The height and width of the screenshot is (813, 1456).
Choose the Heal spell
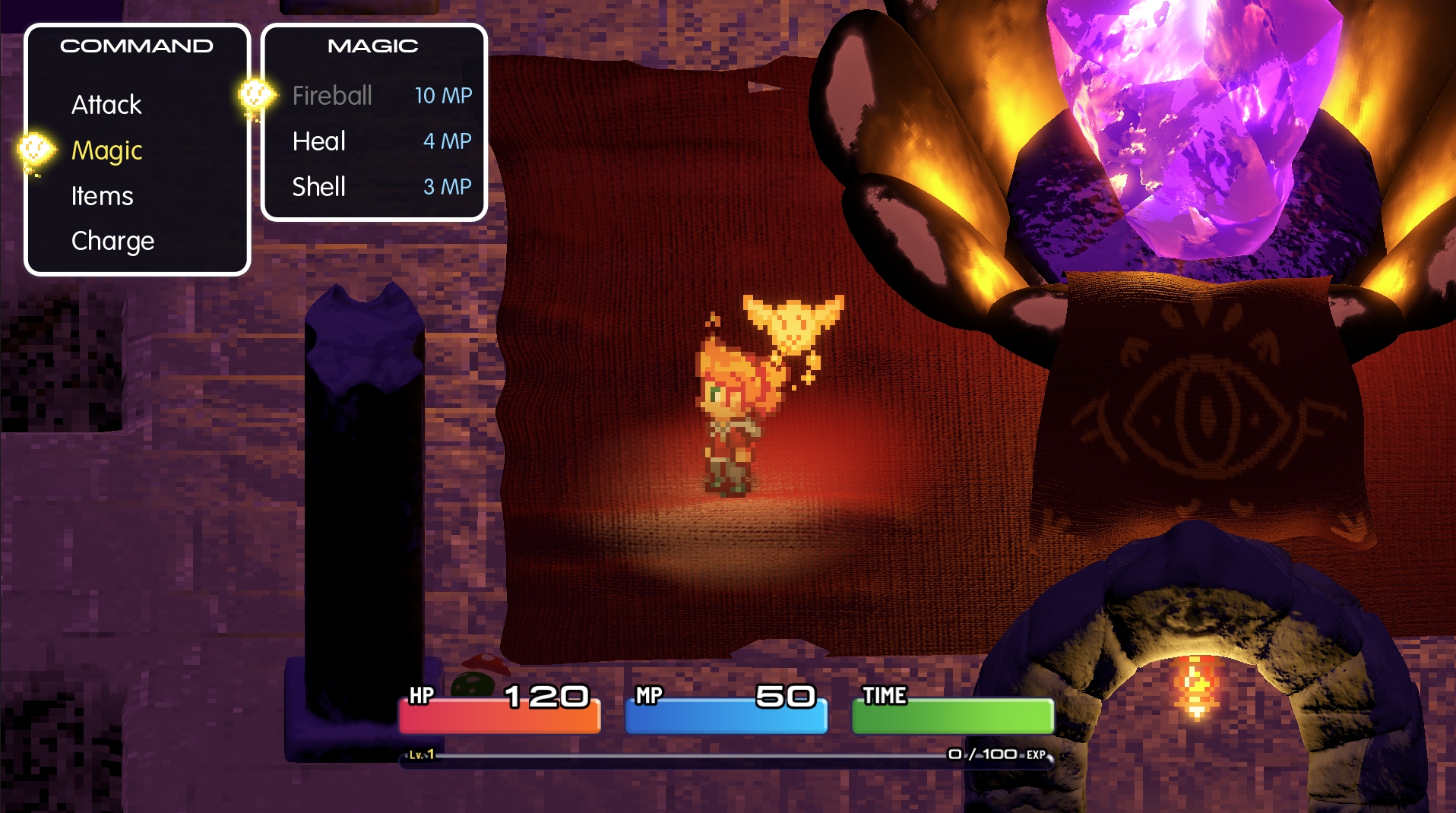coord(319,141)
